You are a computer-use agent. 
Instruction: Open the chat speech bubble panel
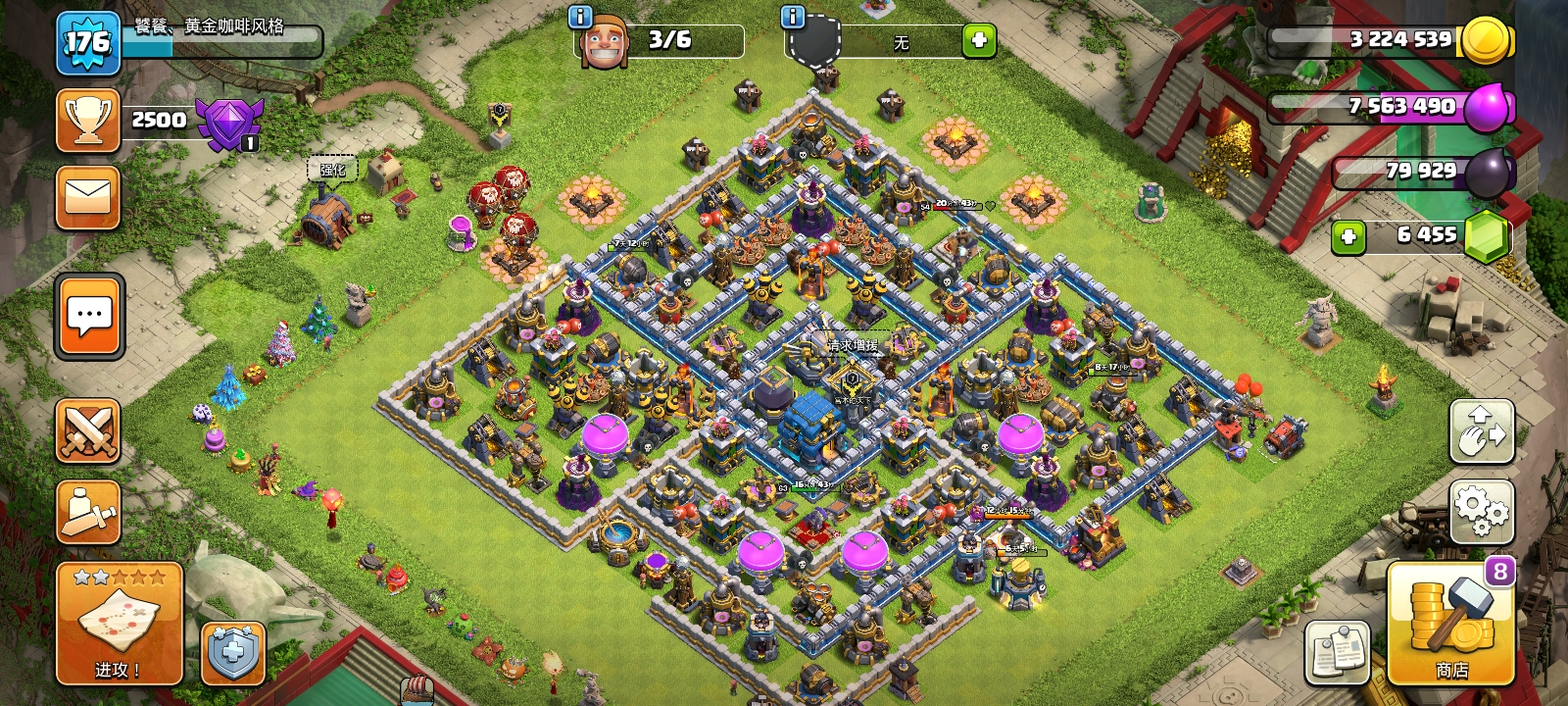[x=89, y=317]
